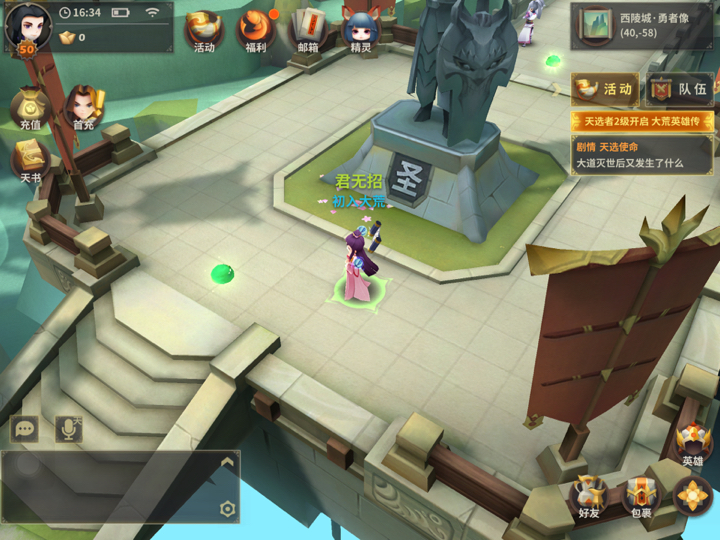Switch to the gold-framed 活动 tab
720x540 pixels.
pos(605,90)
